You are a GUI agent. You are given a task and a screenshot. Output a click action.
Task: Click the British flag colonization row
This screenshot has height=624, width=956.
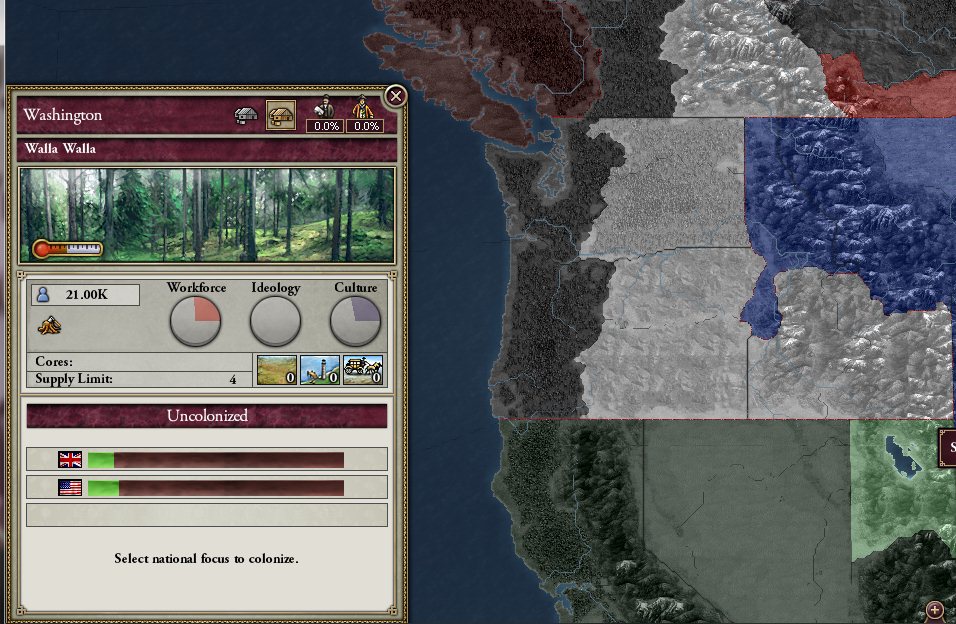point(206,459)
